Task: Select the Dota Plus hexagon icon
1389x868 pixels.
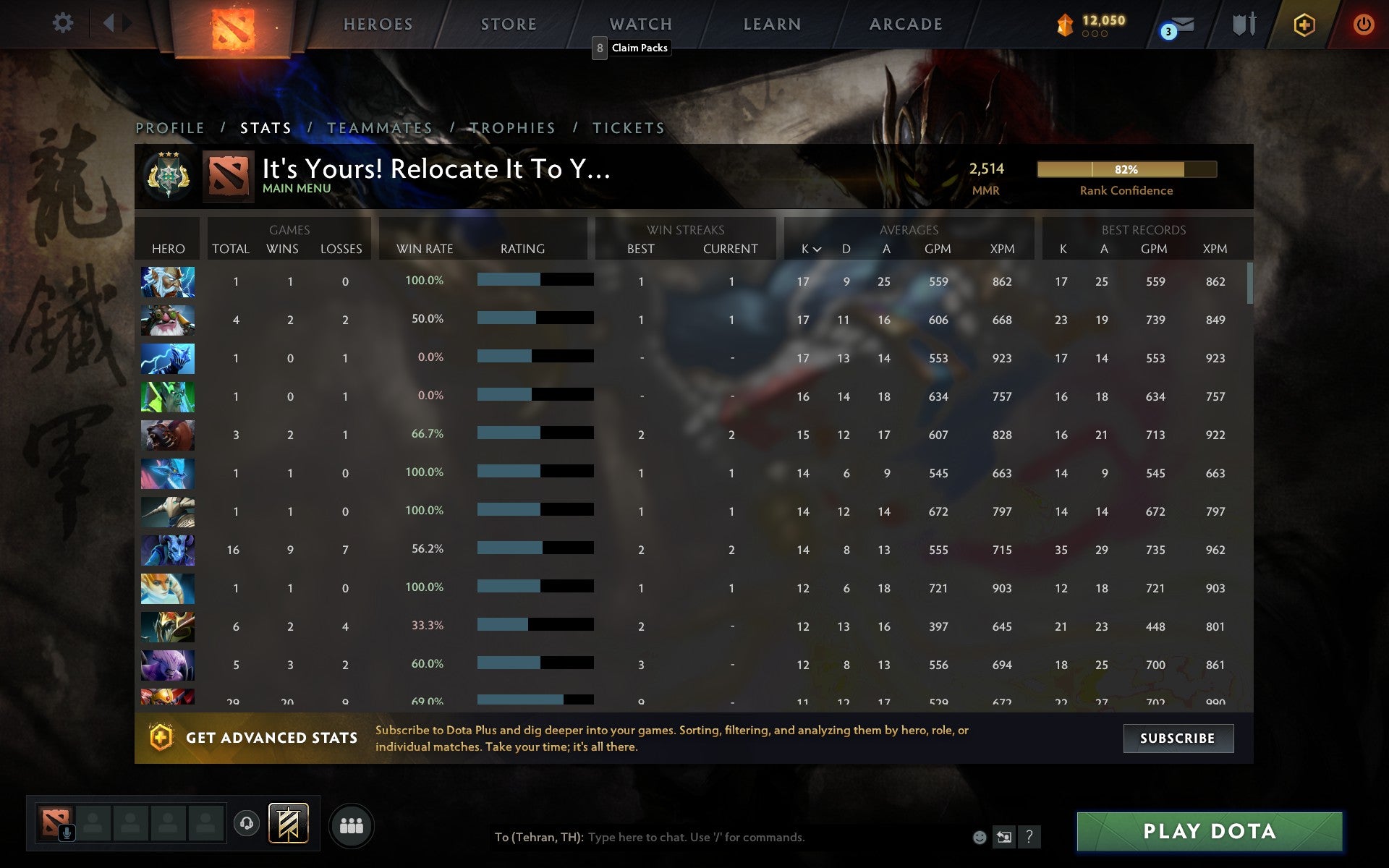Action: [1304, 24]
